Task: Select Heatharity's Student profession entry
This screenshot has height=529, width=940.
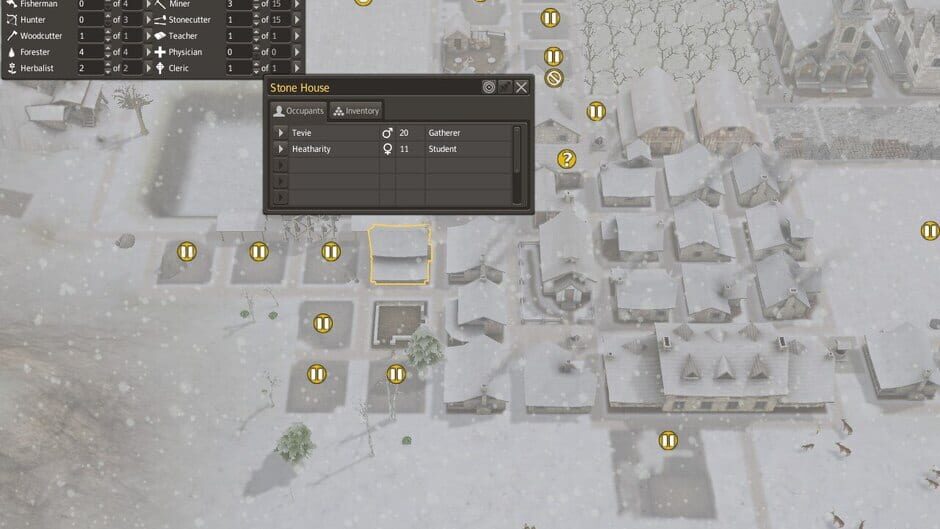Action: point(442,149)
